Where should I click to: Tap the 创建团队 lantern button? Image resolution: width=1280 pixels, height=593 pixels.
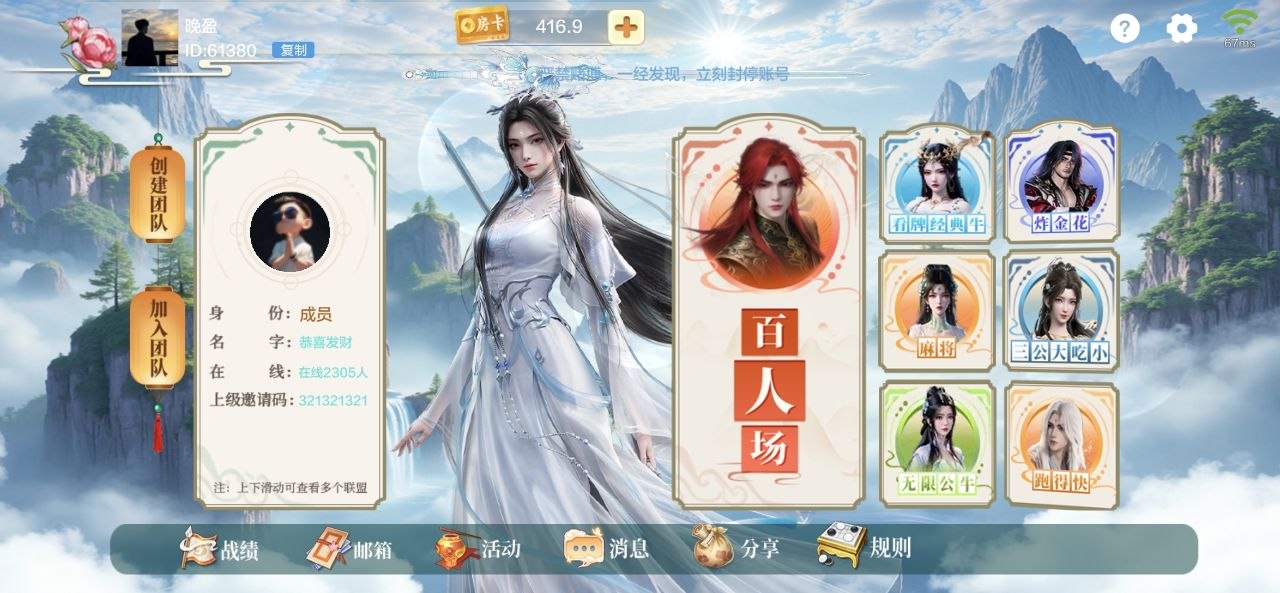158,194
